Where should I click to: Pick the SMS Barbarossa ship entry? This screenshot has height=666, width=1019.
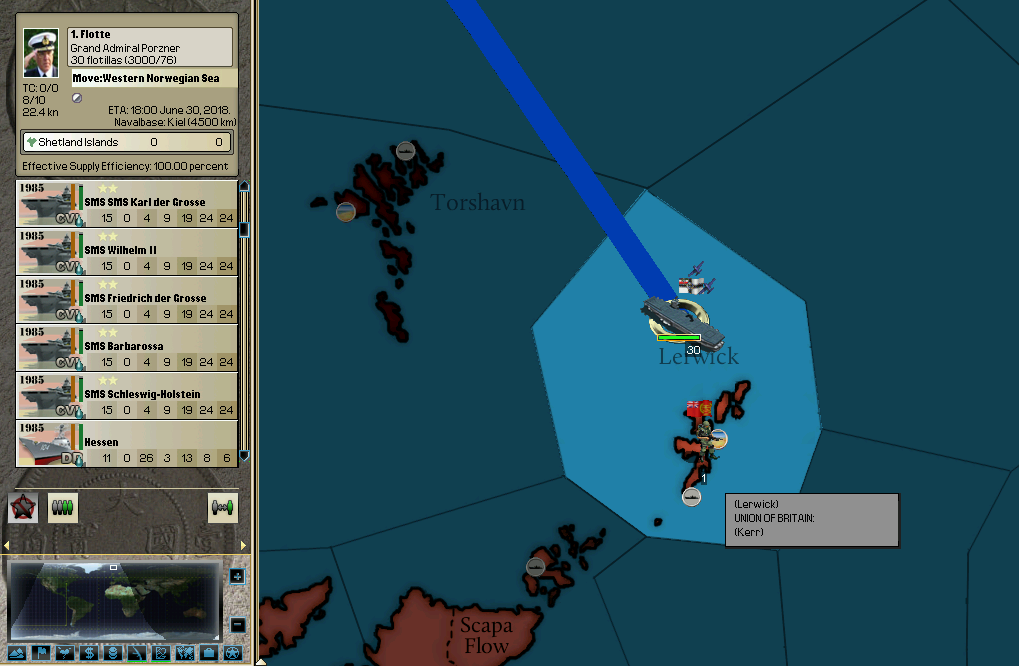click(x=127, y=346)
